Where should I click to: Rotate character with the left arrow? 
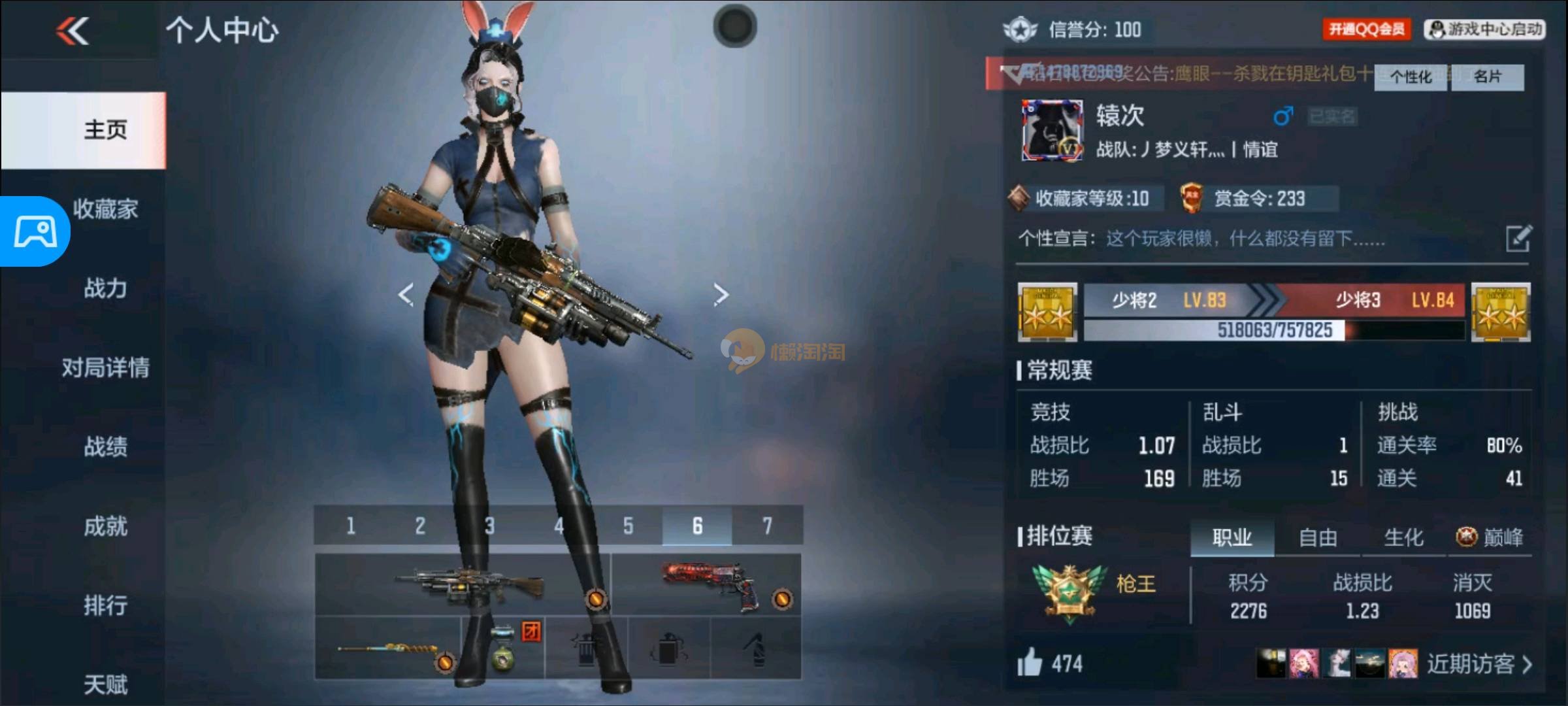pos(406,294)
